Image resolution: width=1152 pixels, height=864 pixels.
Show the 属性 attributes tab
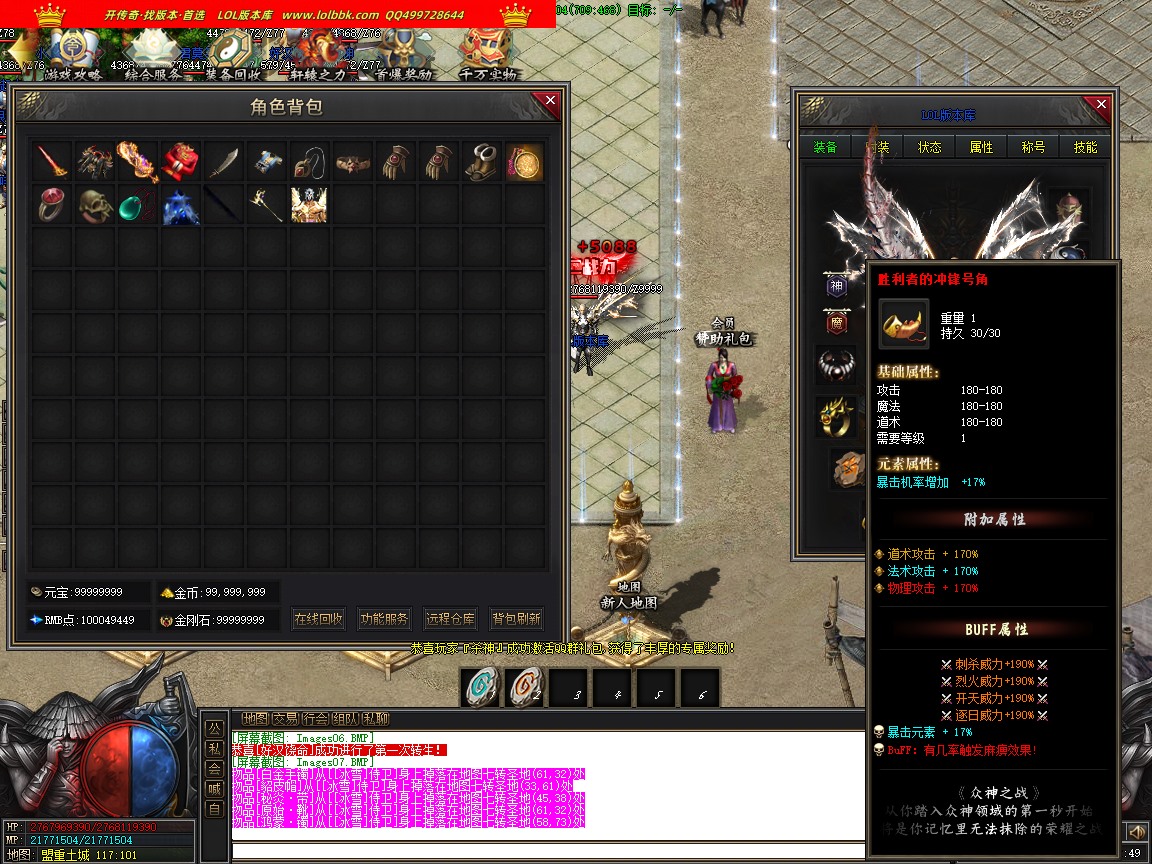pyautogui.click(x=982, y=147)
